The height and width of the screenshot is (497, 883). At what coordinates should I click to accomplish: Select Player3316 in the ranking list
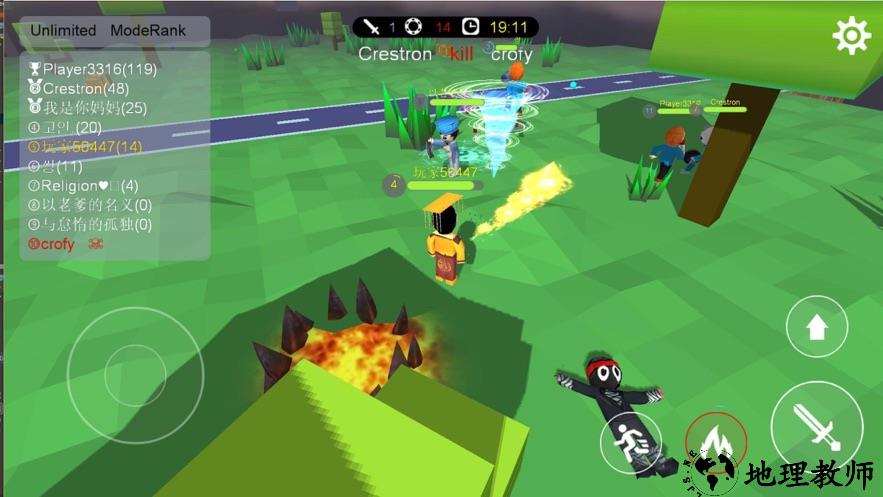point(94,69)
